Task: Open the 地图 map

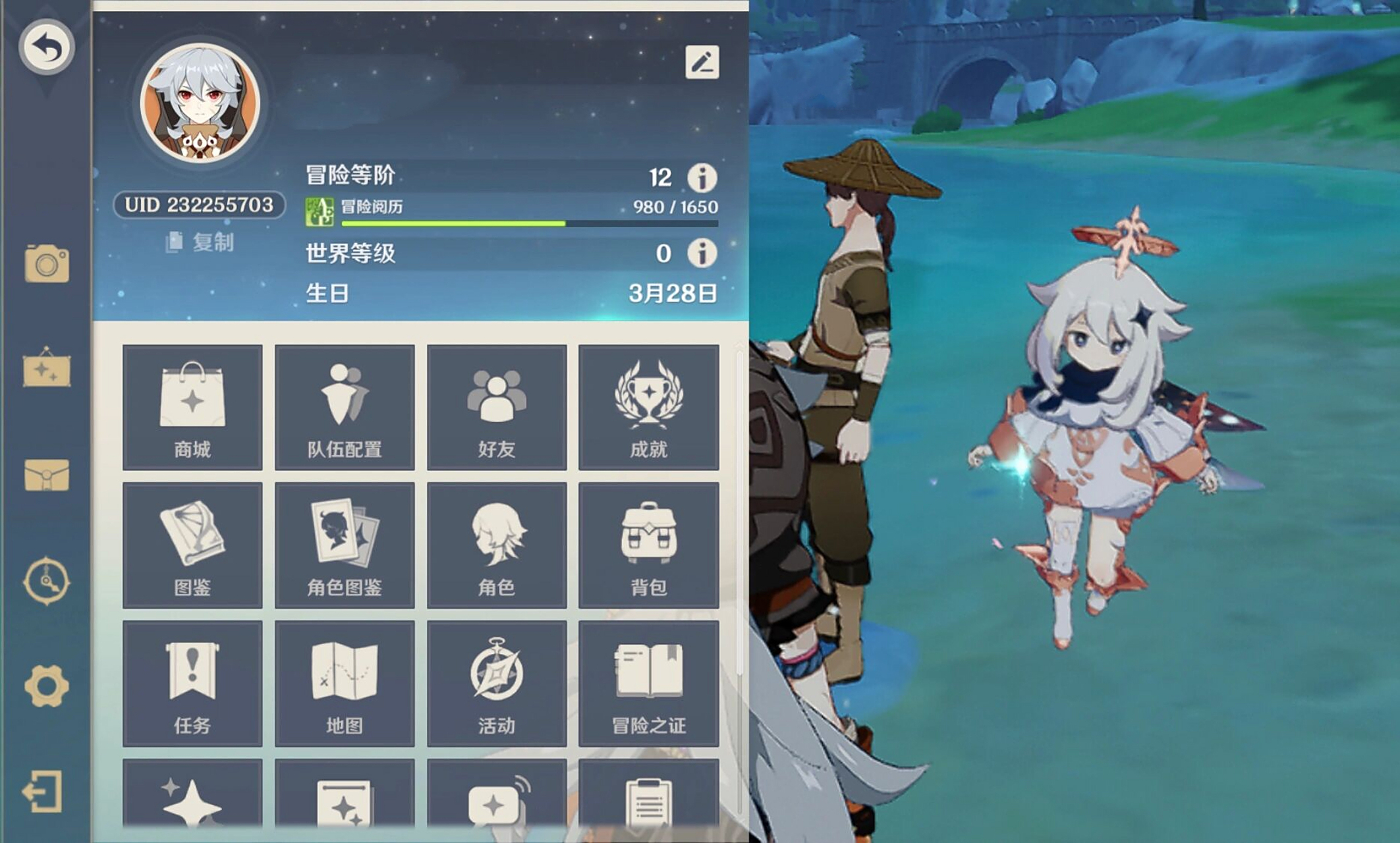Action: click(x=345, y=685)
